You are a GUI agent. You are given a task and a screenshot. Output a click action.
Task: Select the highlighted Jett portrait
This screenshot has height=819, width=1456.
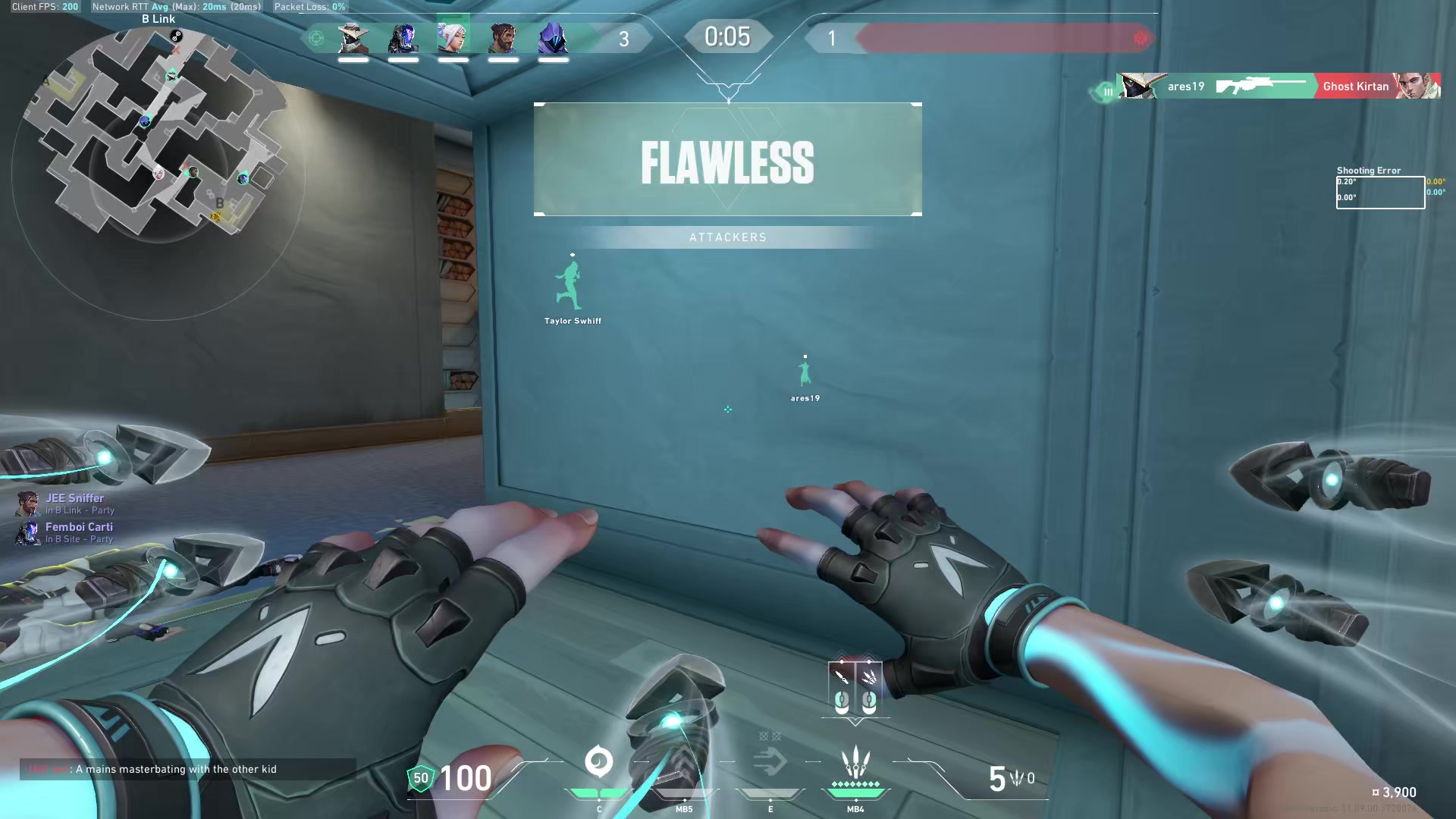coord(453,38)
